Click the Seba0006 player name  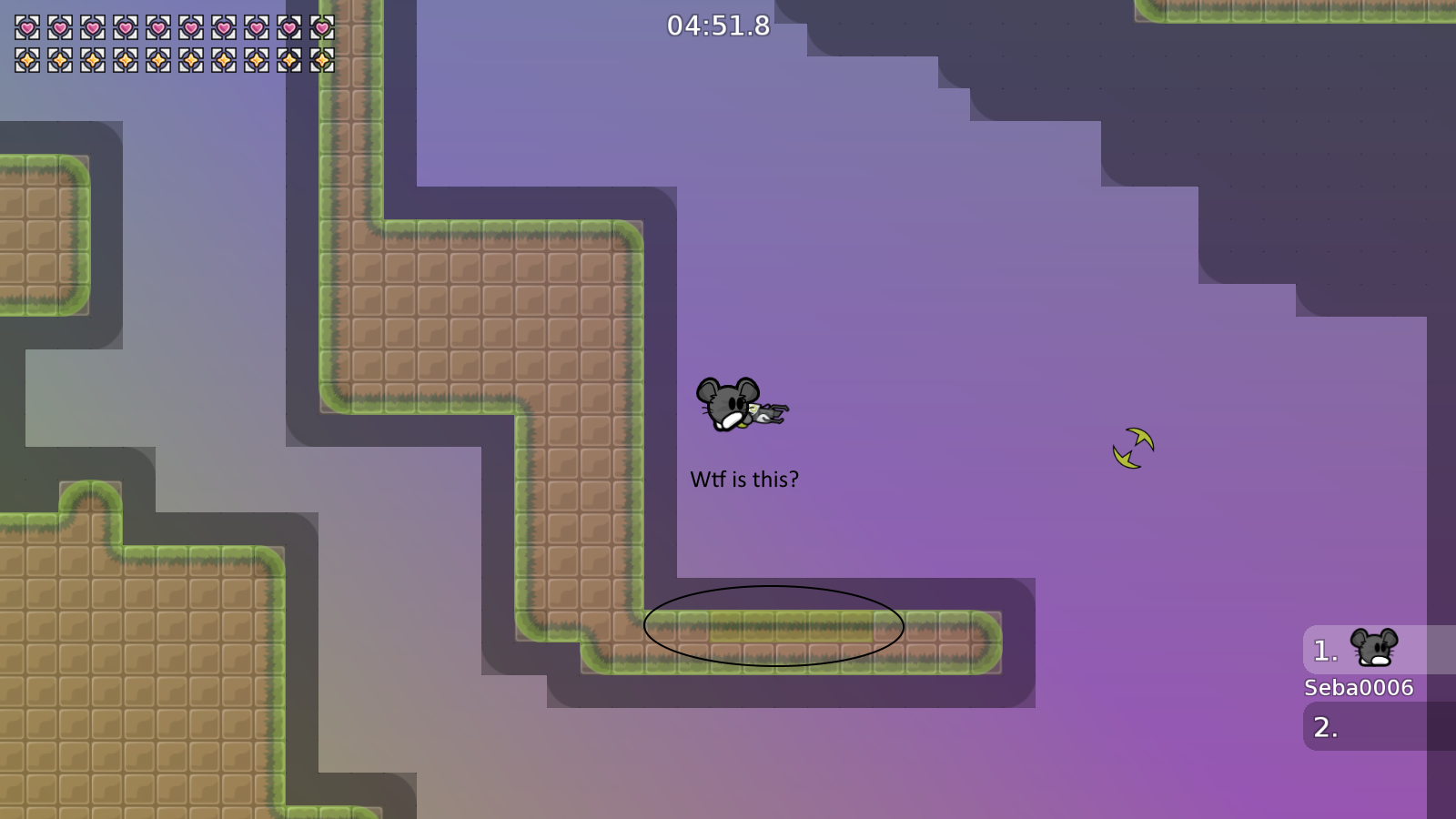tap(1358, 689)
